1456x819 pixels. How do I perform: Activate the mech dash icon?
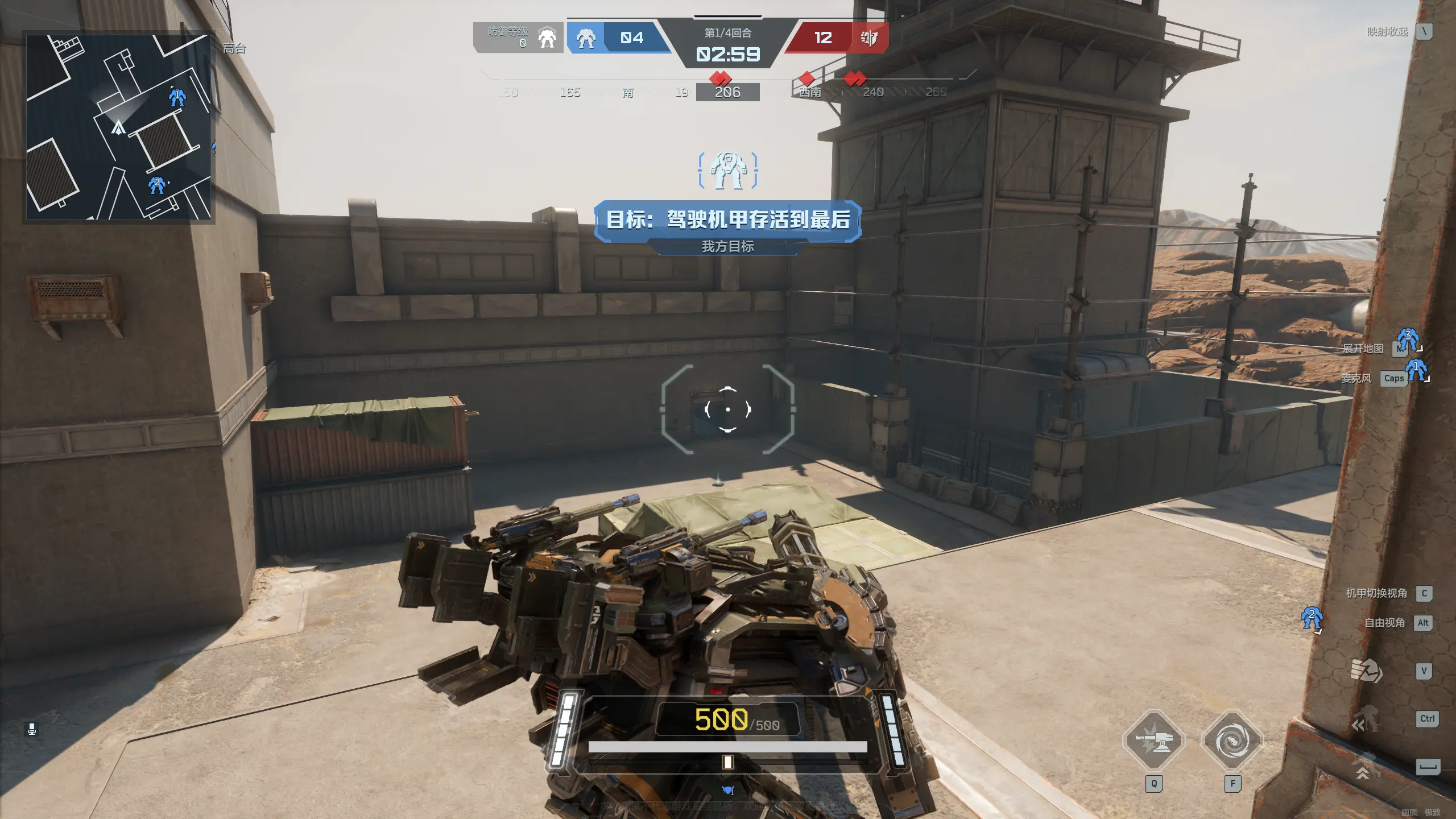pos(1365,719)
